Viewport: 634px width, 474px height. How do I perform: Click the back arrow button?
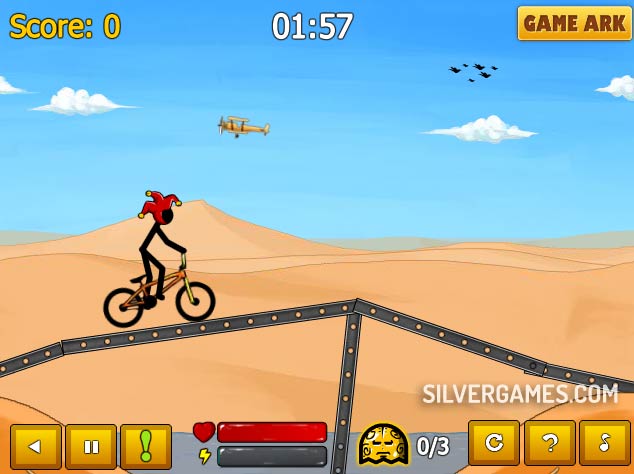pyautogui.click(x=36, y=446)
